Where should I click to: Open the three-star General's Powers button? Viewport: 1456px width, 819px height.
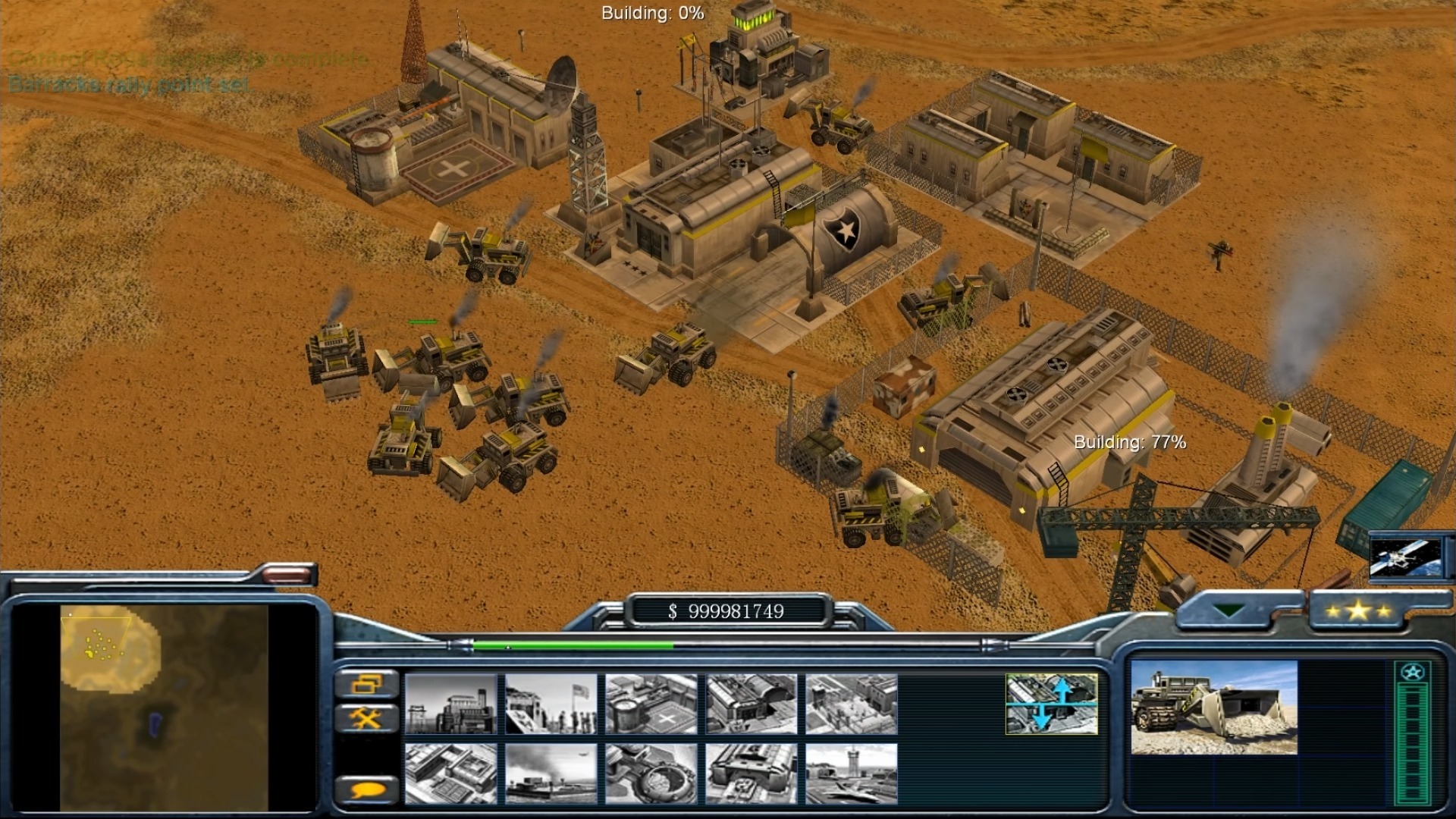point(1357,610)
